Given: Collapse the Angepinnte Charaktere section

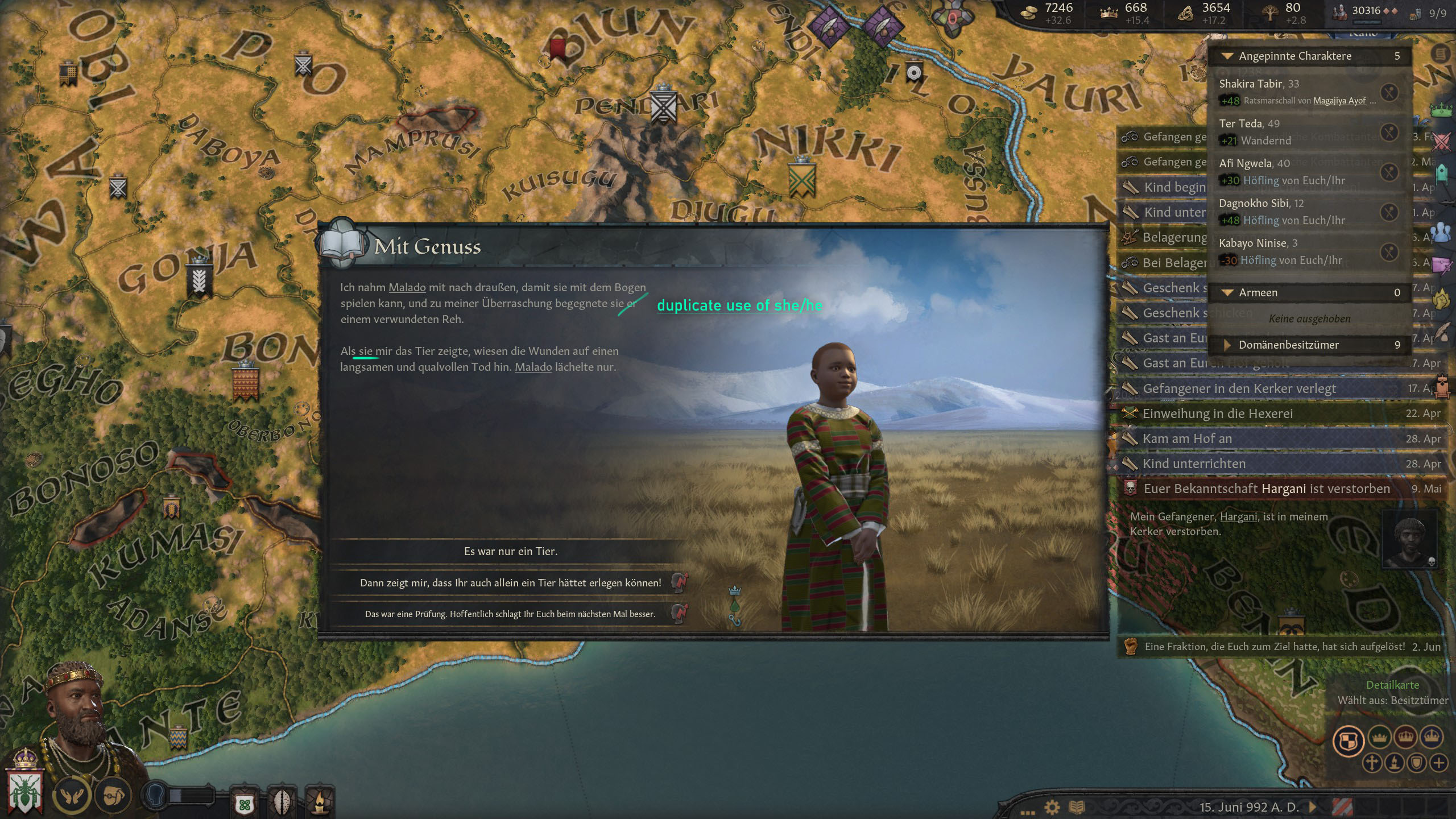Looking at the screenshot, I should click(x=1226, y=56).
